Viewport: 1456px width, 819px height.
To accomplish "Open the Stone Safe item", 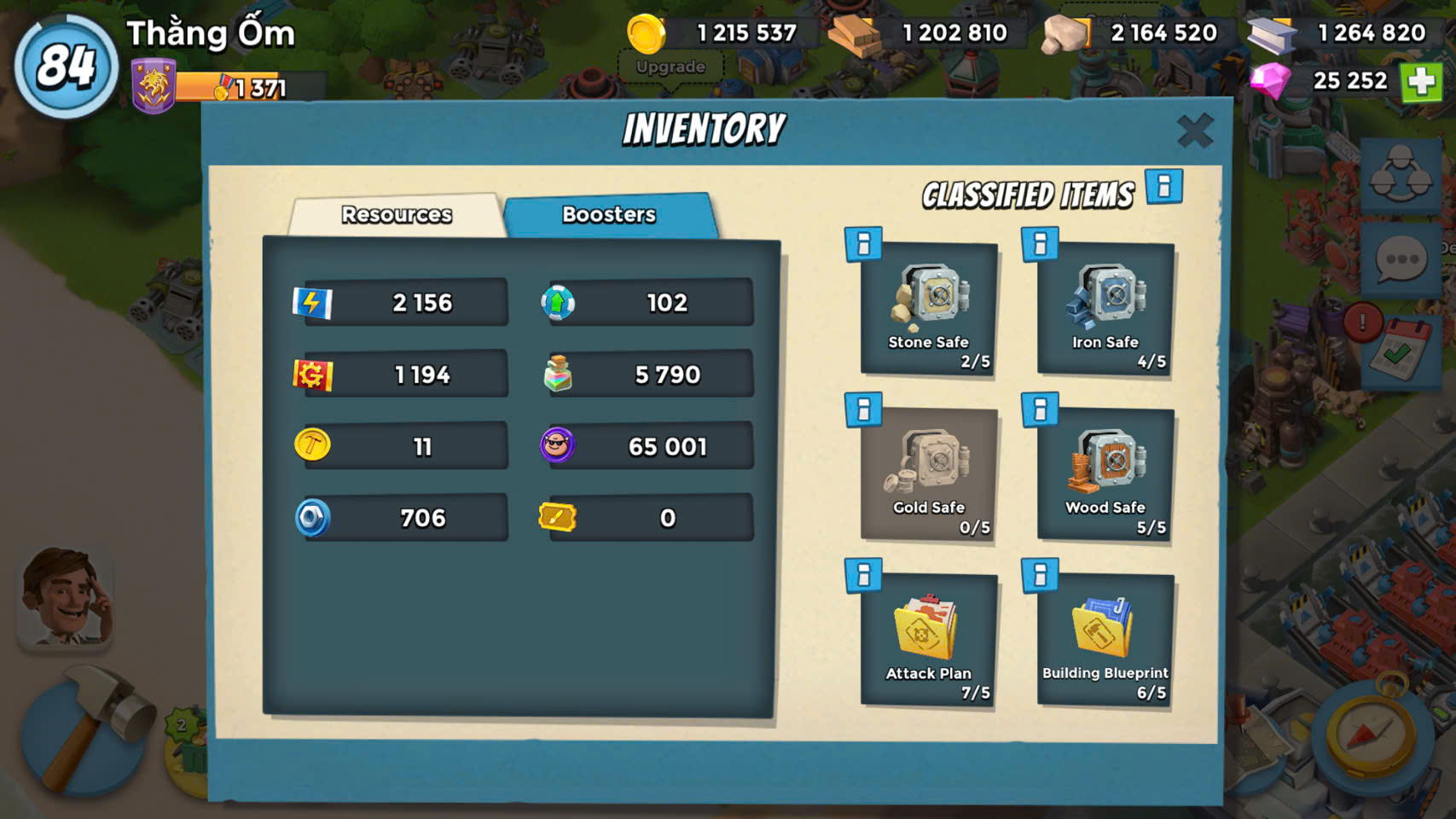I will [929, 309].
